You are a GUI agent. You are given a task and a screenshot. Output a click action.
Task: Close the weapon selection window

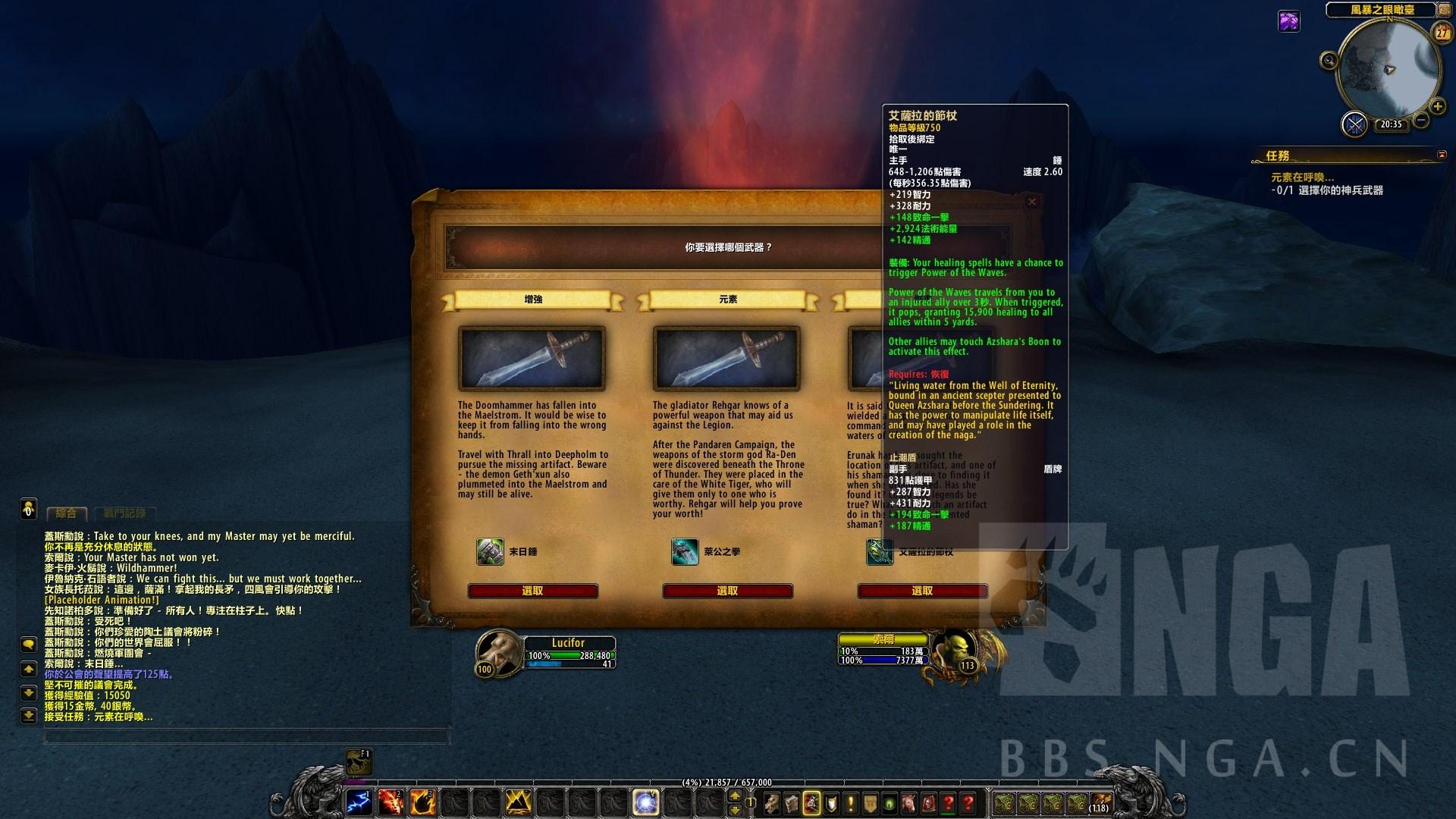1031,202
